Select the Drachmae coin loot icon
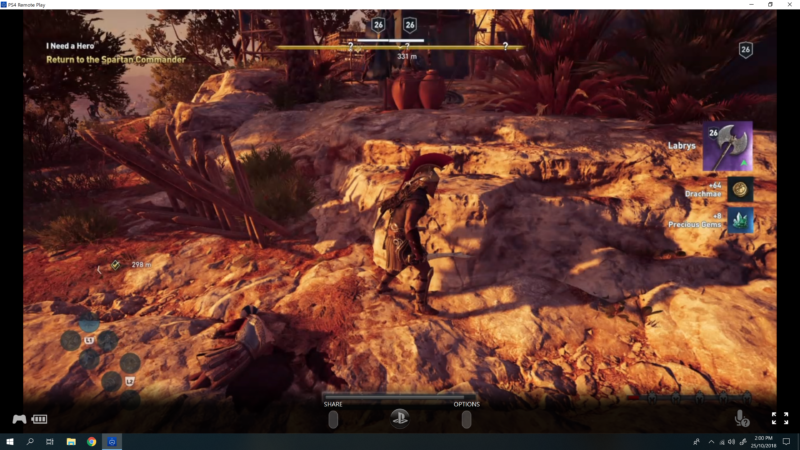 [740, 188]
